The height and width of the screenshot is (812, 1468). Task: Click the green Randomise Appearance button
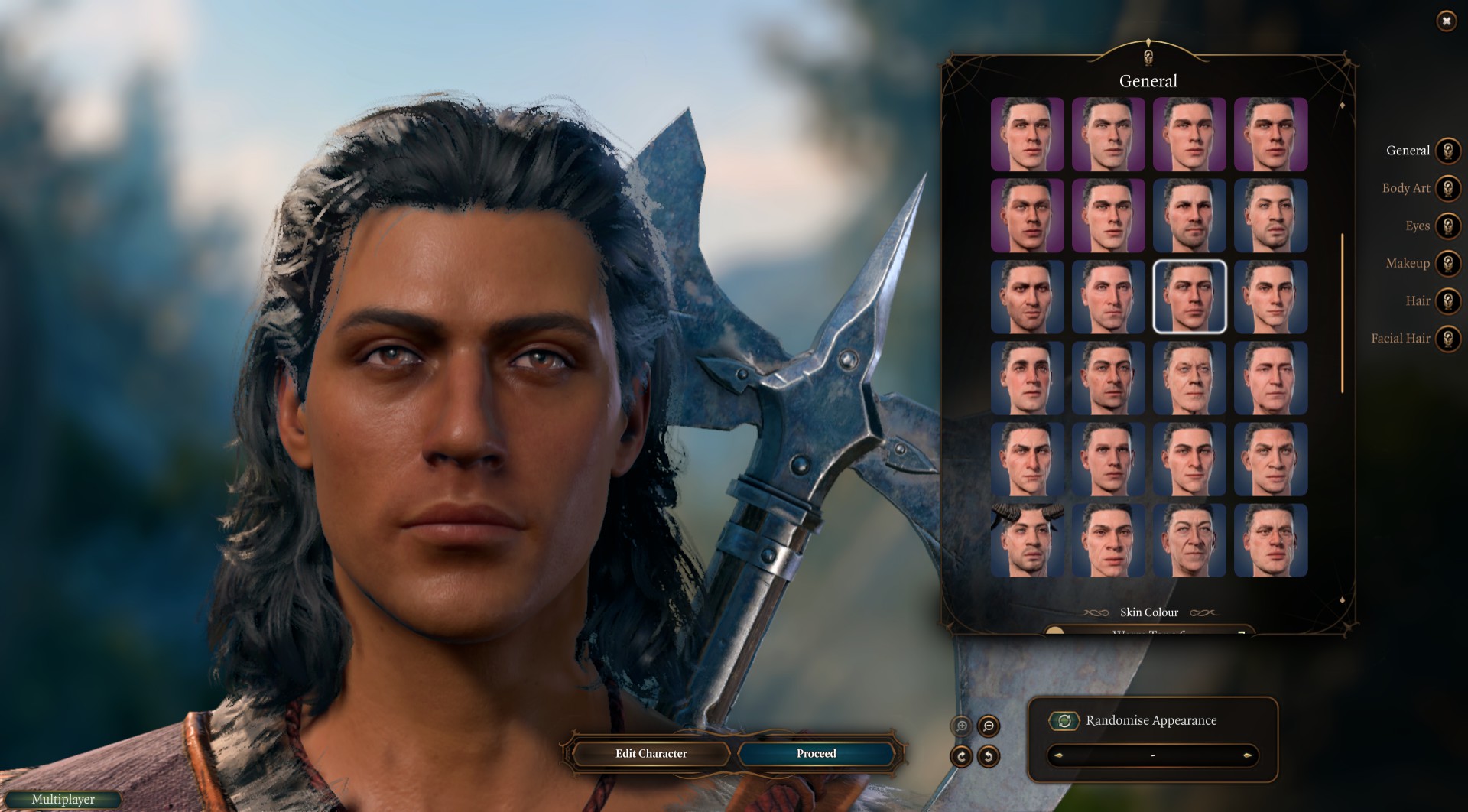pos(1064,721)
